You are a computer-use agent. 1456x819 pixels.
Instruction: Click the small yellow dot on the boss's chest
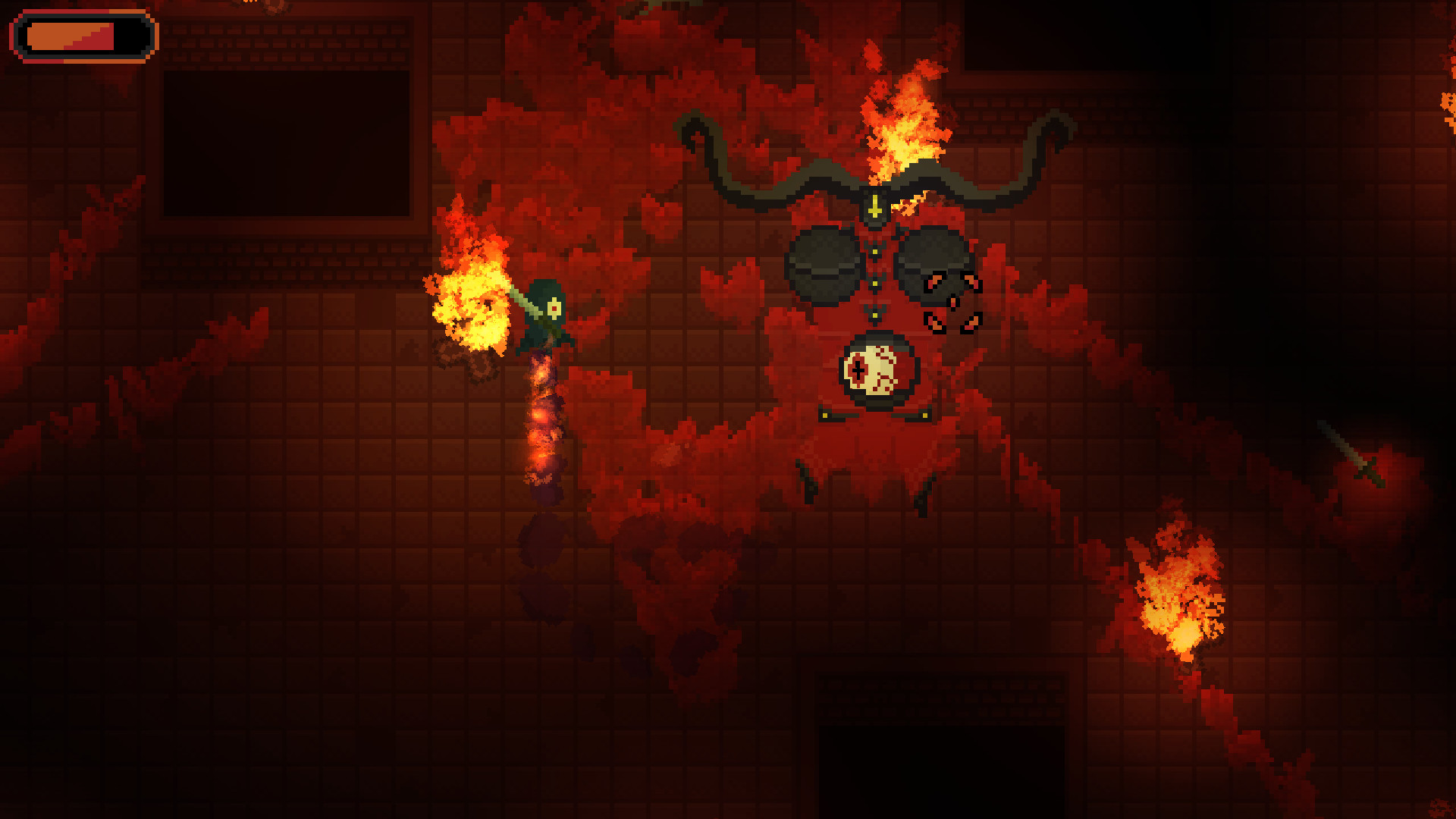coord(875,283)
